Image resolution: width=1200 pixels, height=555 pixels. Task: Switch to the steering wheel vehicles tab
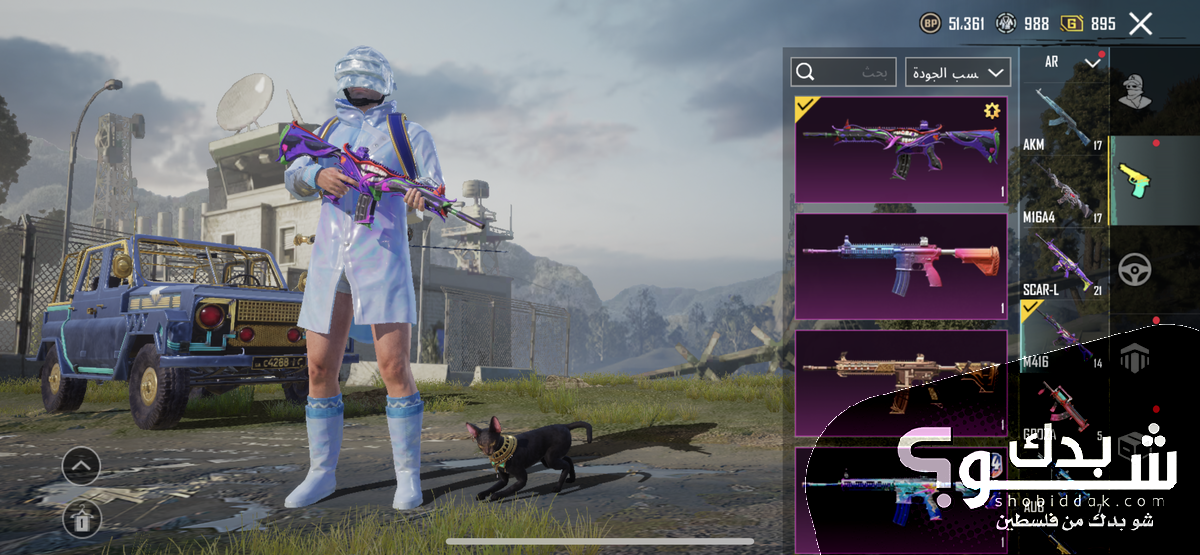[1135, 269]
